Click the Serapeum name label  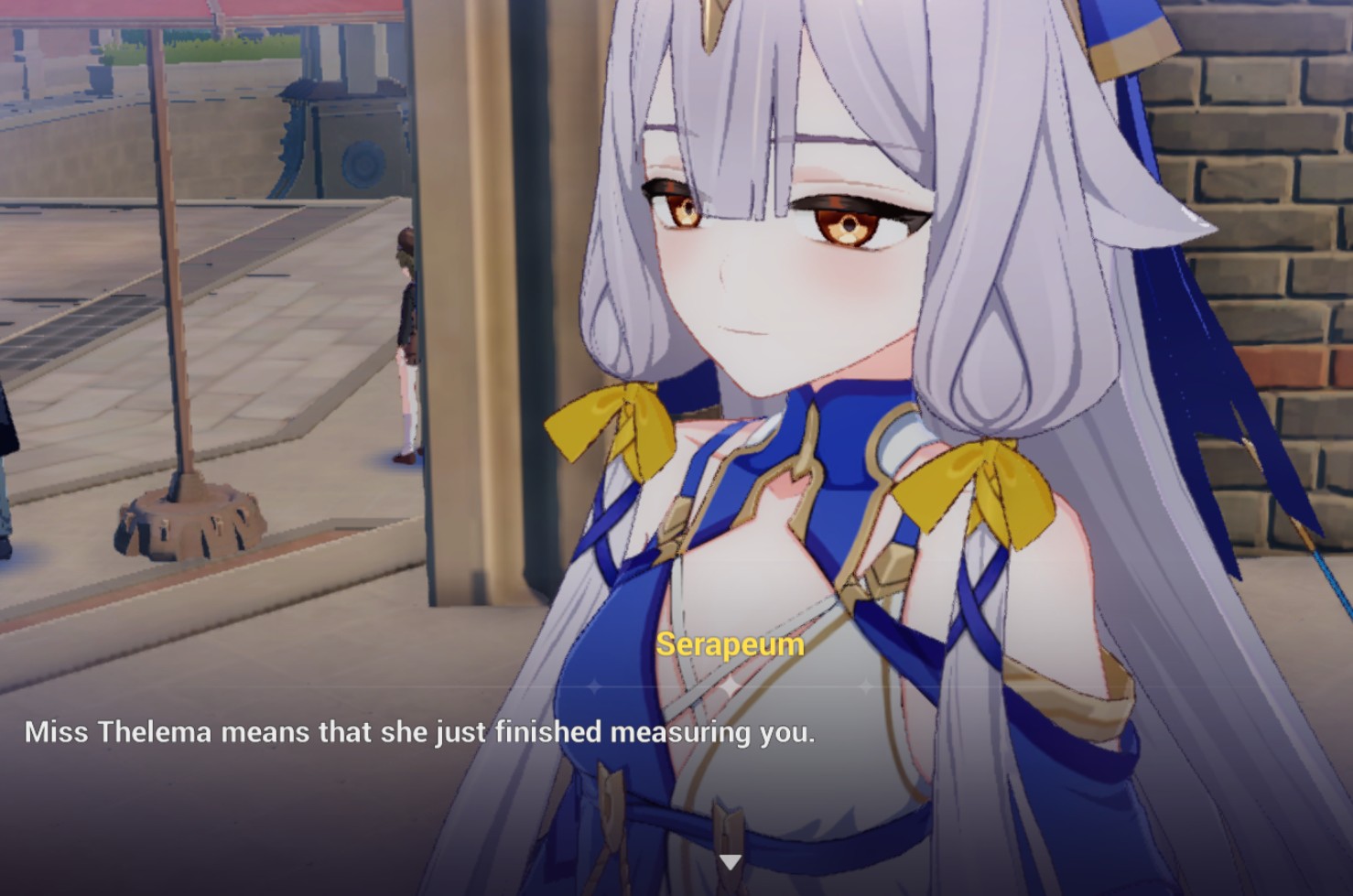pos(729,646)
